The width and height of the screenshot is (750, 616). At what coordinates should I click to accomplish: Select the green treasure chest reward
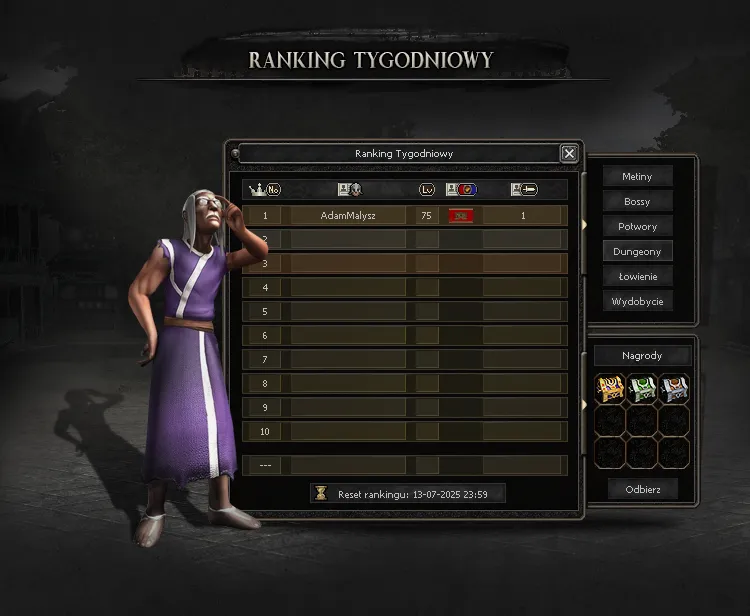642,389
